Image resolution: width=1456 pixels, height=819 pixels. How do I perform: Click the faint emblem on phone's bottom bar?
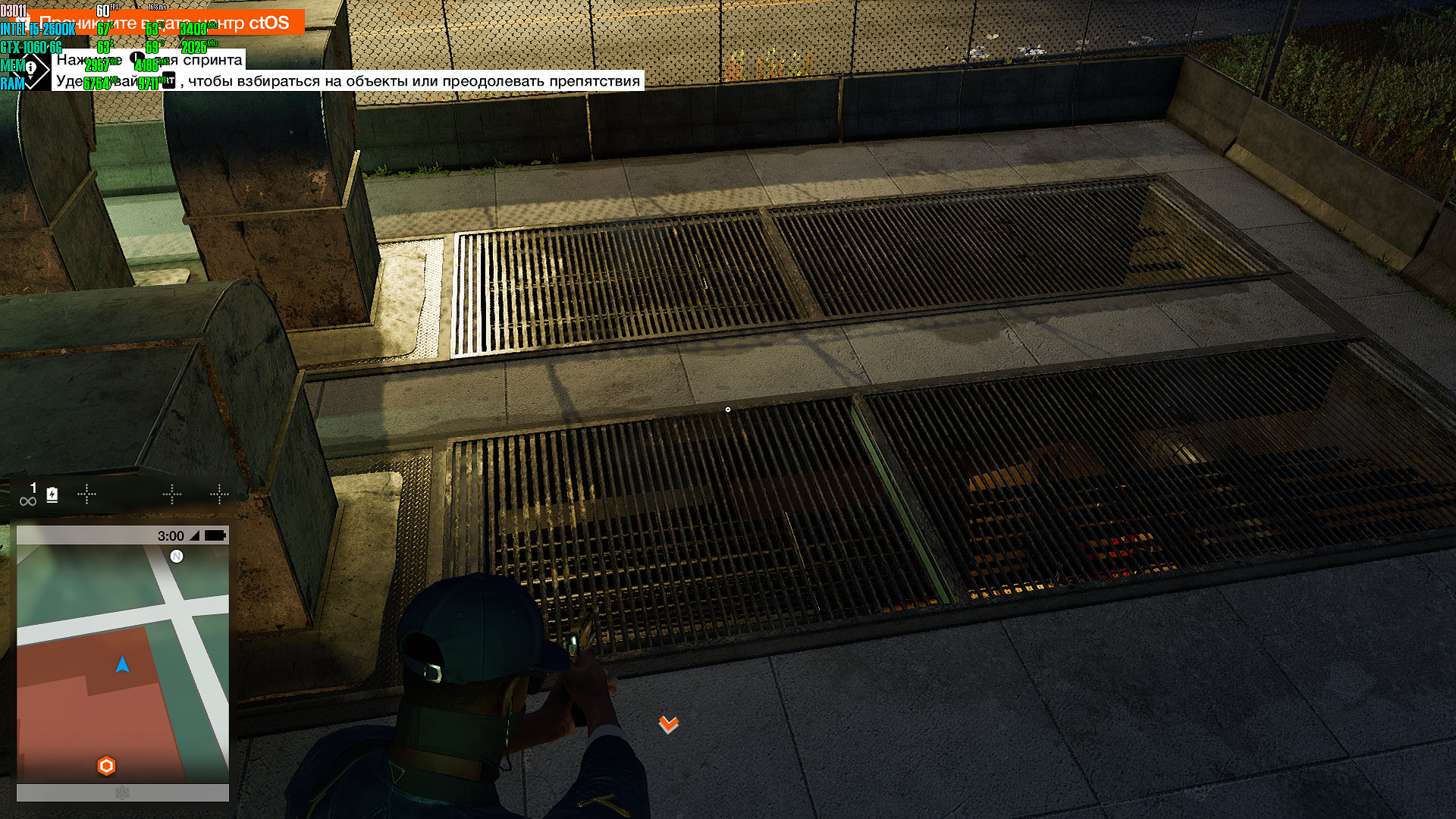122,793
